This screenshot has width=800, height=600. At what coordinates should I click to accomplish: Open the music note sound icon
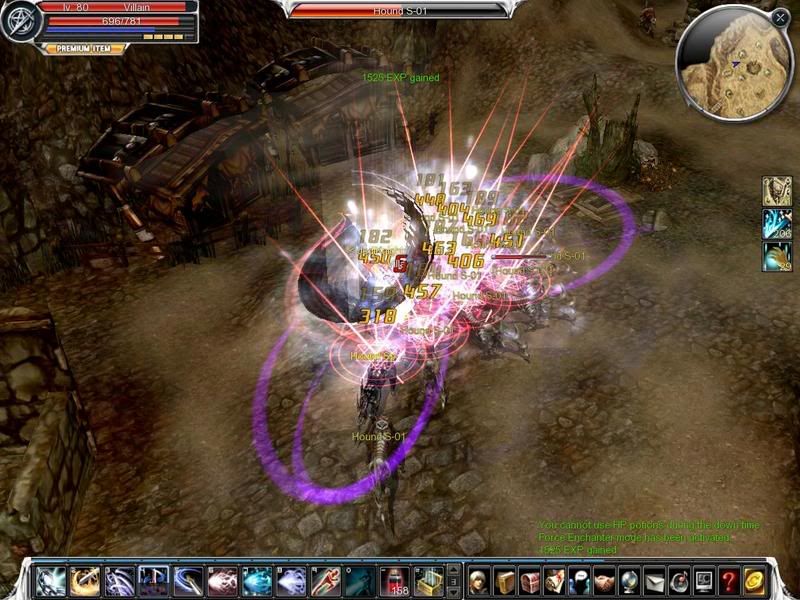pos(680,580)
